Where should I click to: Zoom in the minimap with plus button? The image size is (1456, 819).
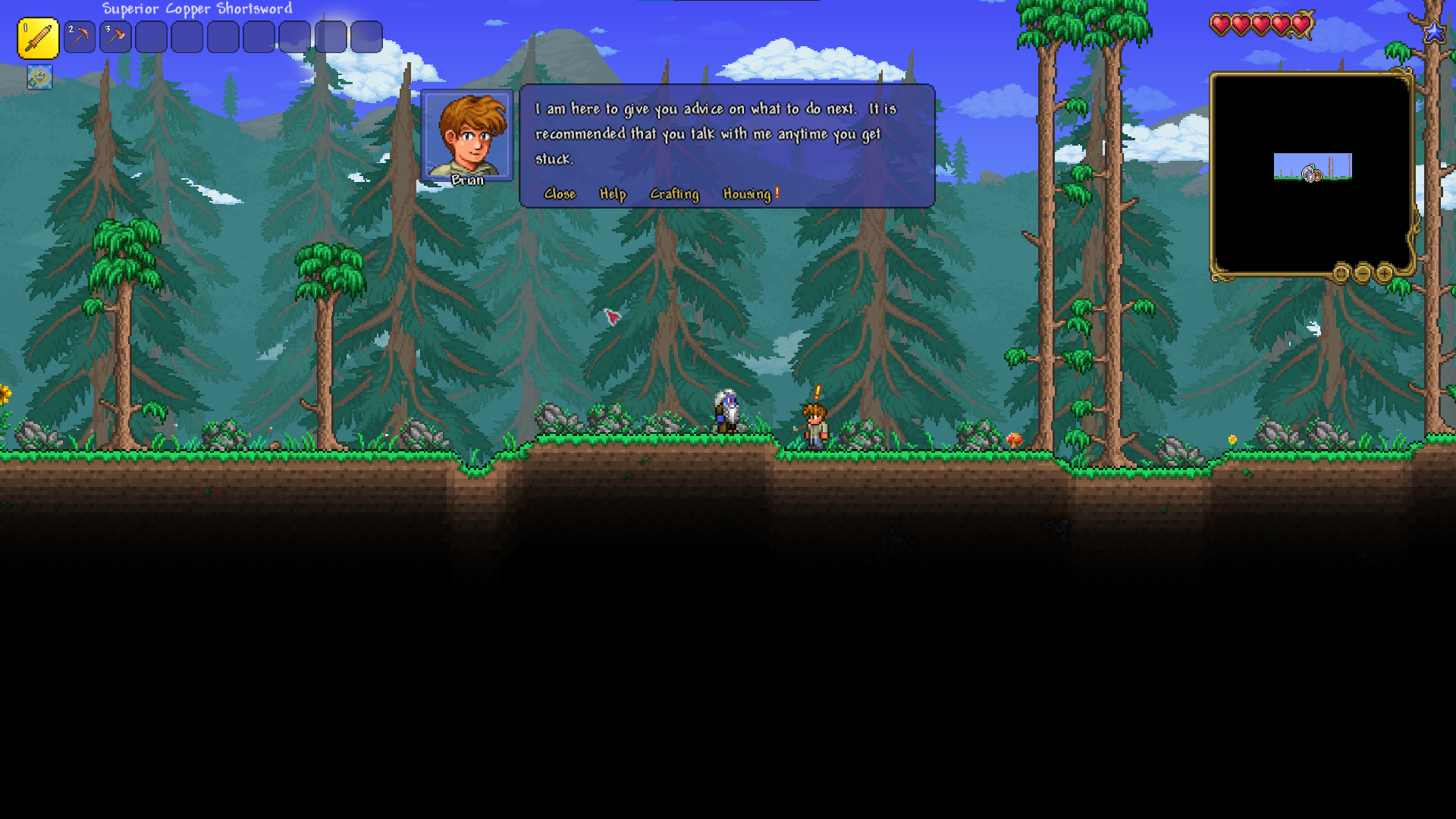point(1385,273)
